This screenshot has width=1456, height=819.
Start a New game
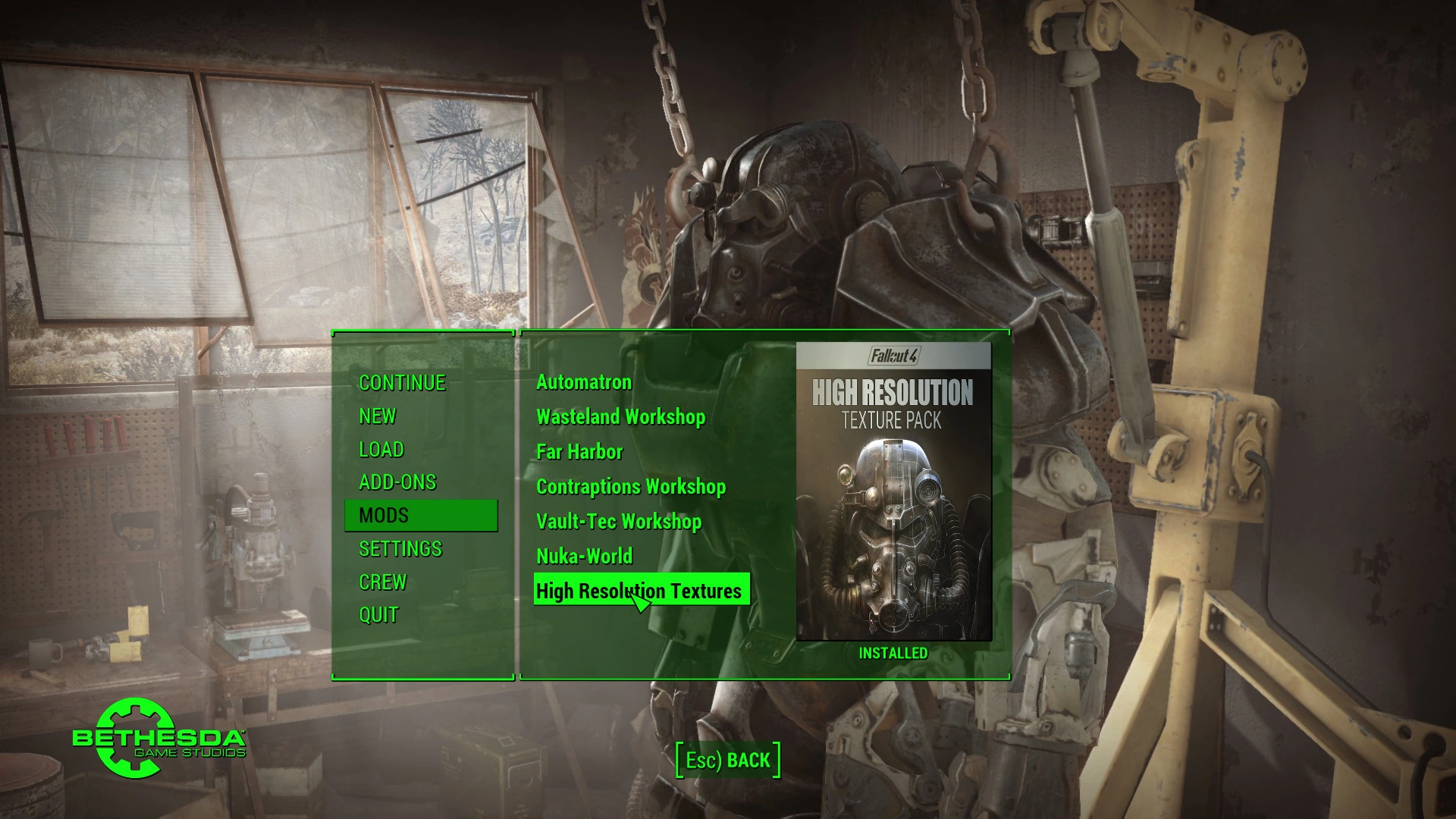(x=378, y=416)
